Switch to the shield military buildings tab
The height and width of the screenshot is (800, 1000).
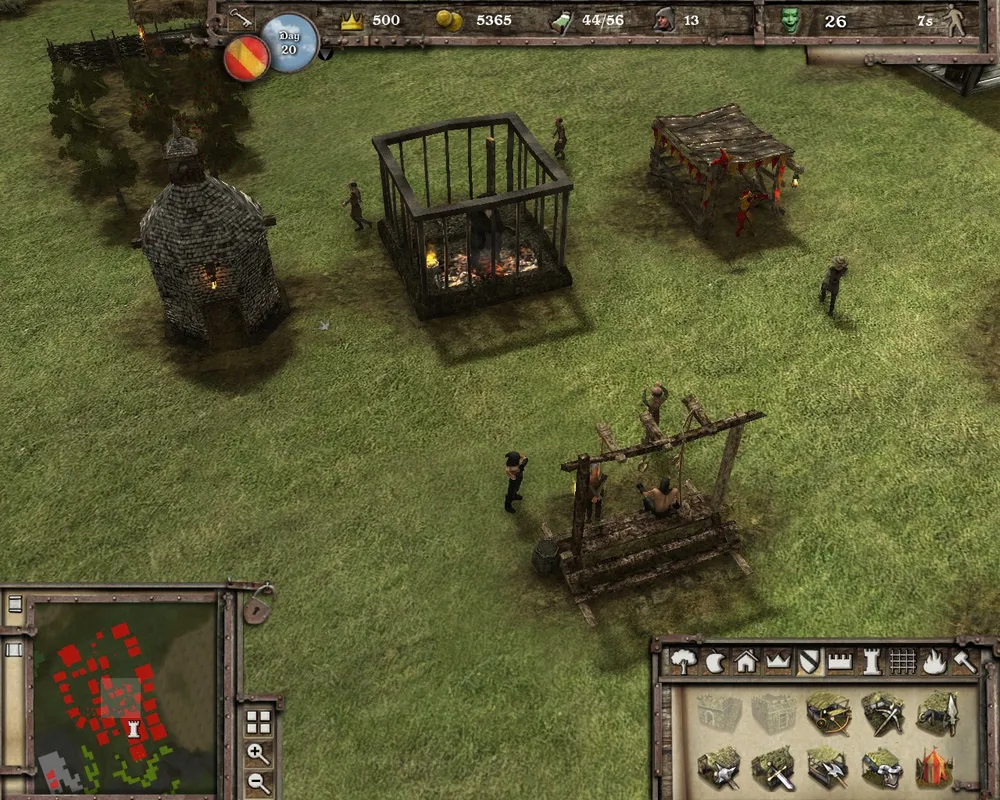[808, 660]
